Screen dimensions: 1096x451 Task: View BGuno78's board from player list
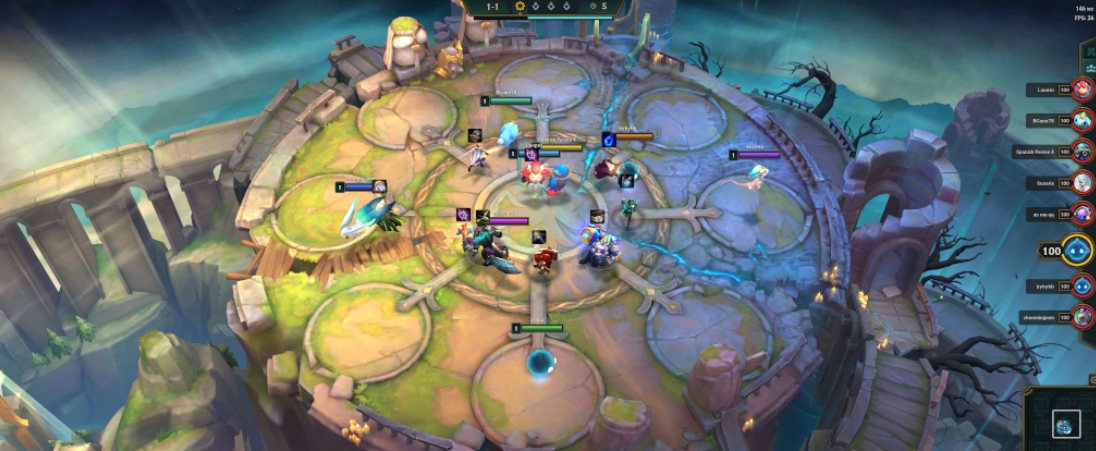click(1082, 121)
